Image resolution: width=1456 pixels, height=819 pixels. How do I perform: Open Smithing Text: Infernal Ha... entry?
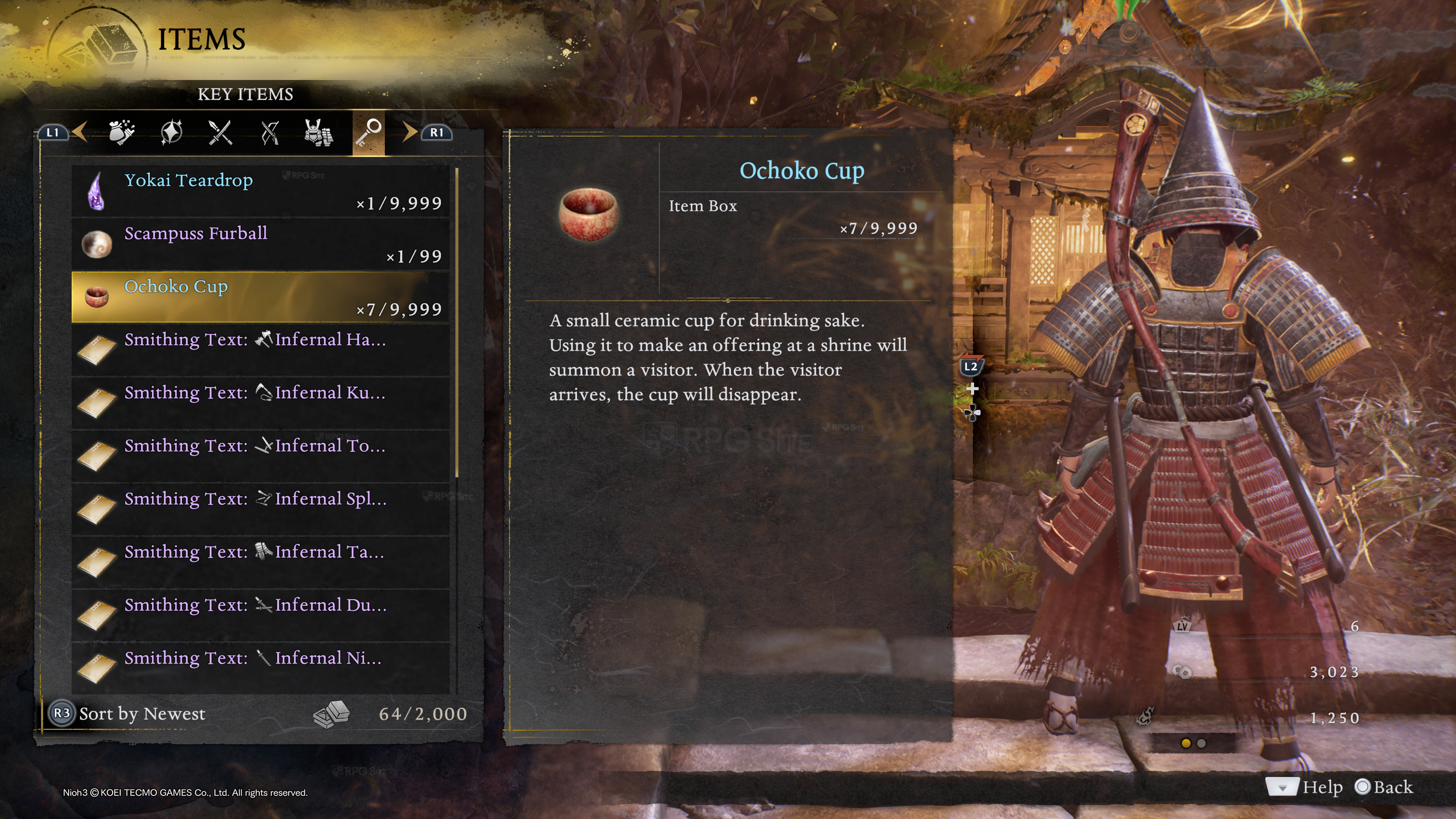260,349
